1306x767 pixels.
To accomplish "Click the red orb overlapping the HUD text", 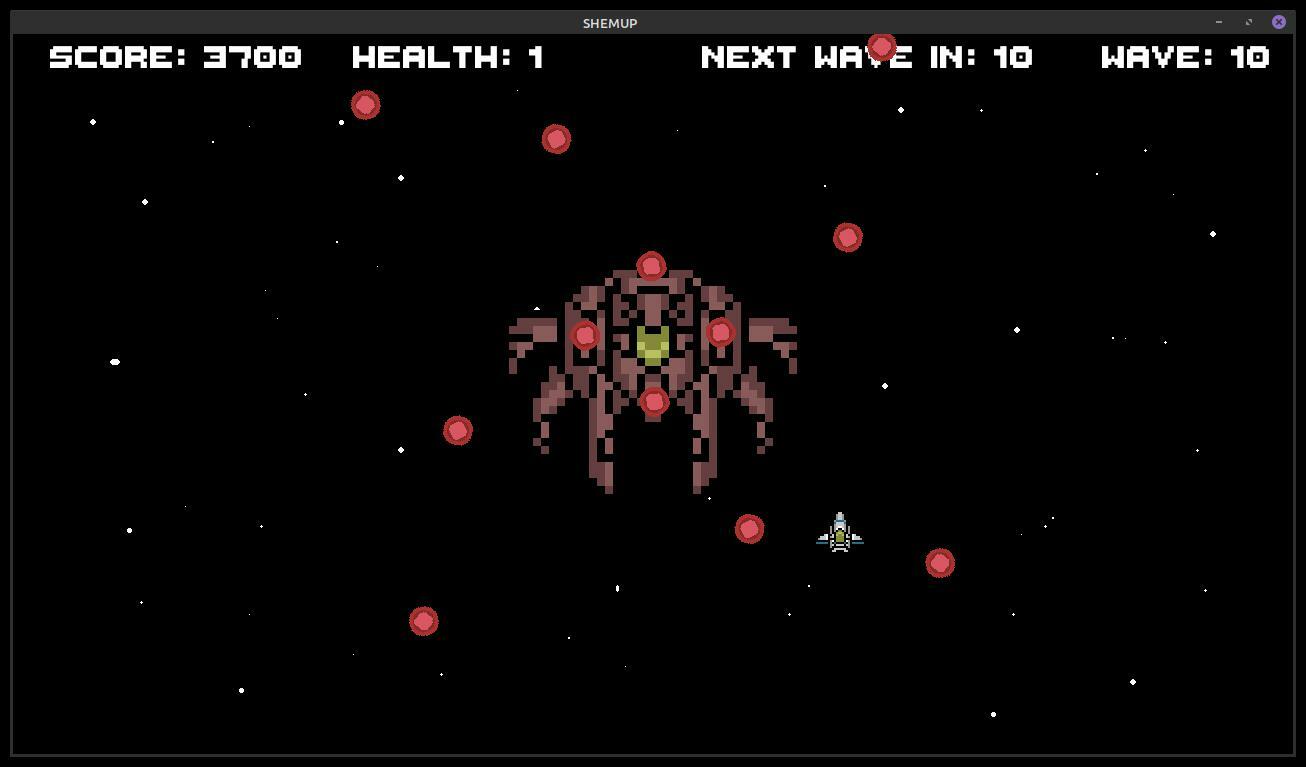I will pos(881,46).
